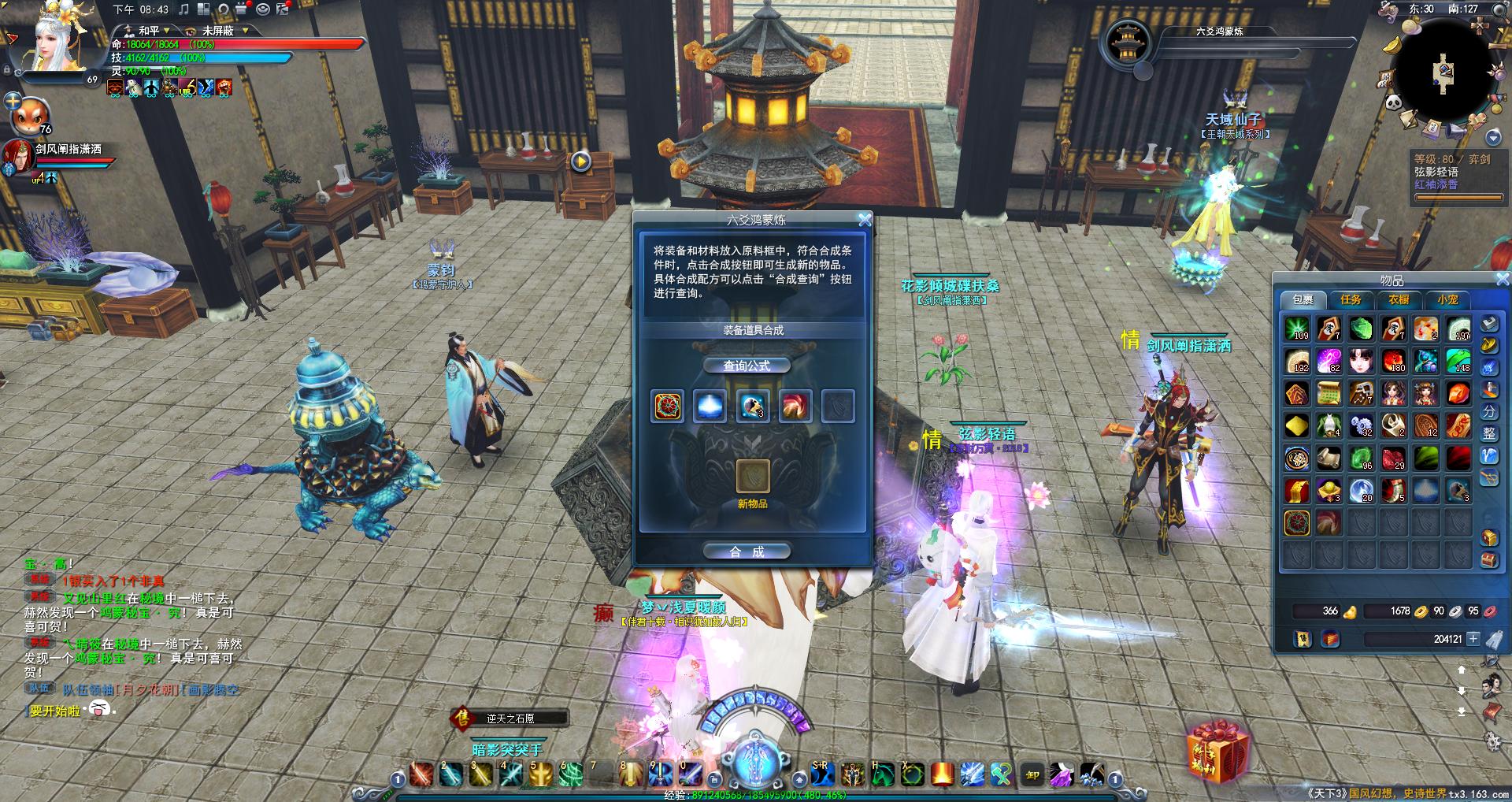Image resolution: width=1512 pixels, height=802 pixels.
Task: Select the orange gem in the bag
Action: click(1458, 393)
